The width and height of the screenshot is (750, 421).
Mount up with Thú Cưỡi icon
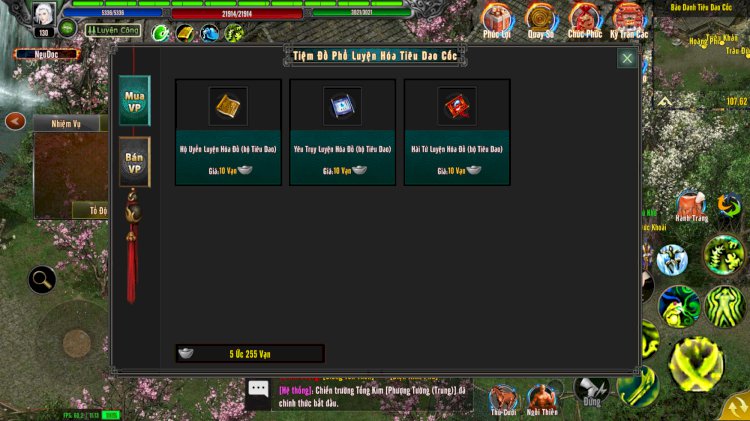pyautogui.click(x=503, y=396)
